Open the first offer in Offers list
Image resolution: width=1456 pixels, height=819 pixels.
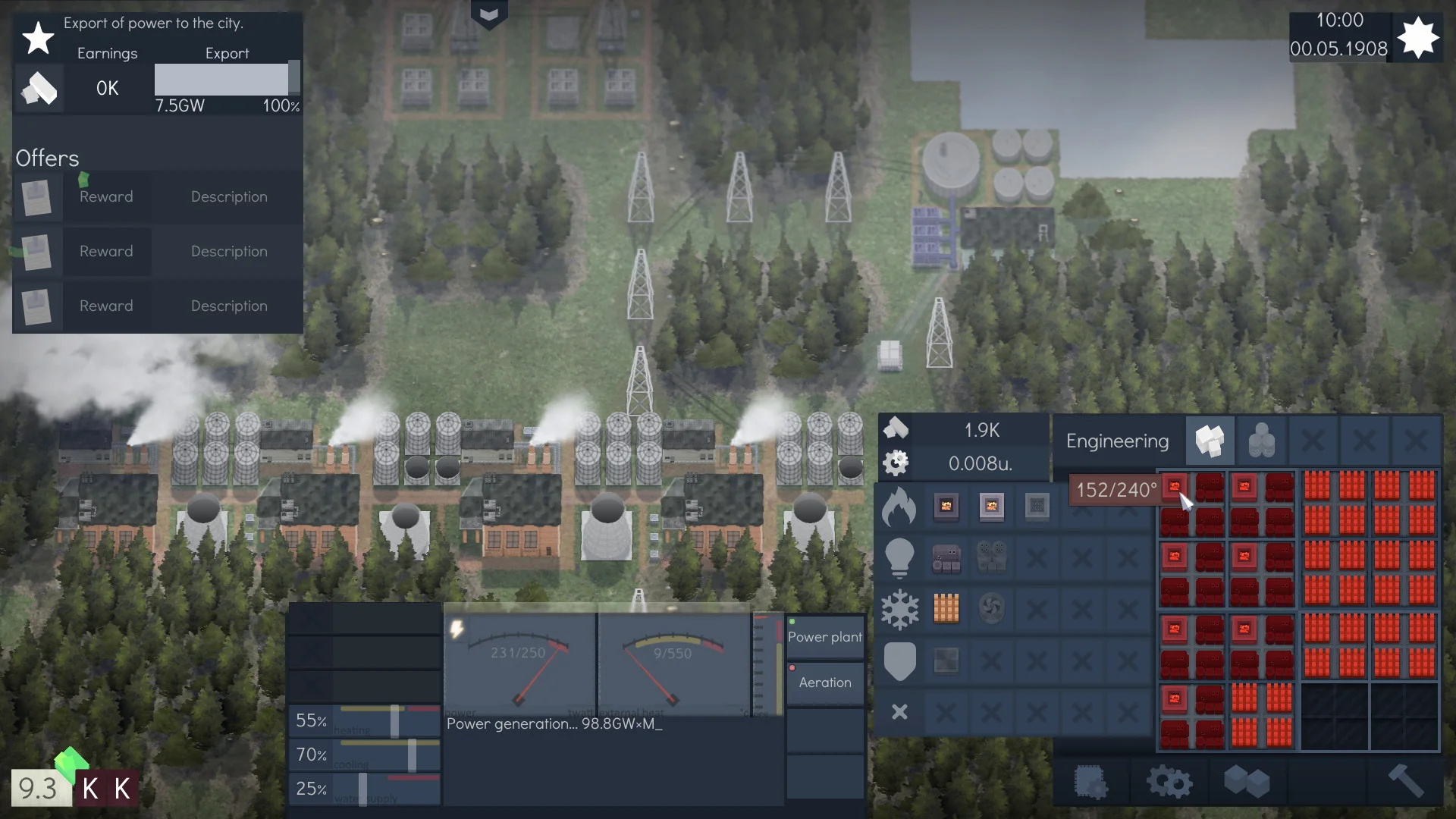[158, 197]
